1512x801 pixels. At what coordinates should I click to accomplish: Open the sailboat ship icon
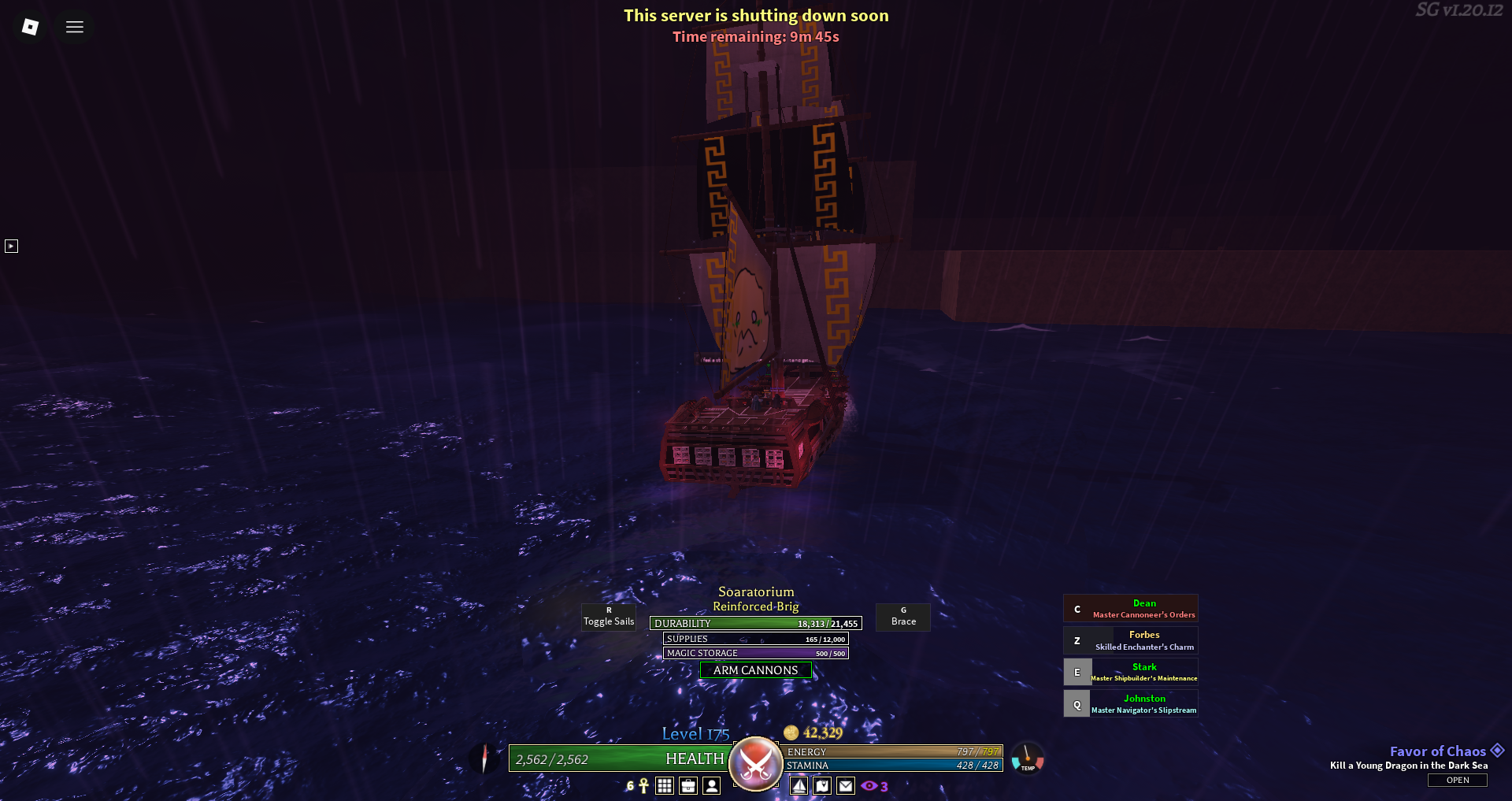tap(799, 786)
